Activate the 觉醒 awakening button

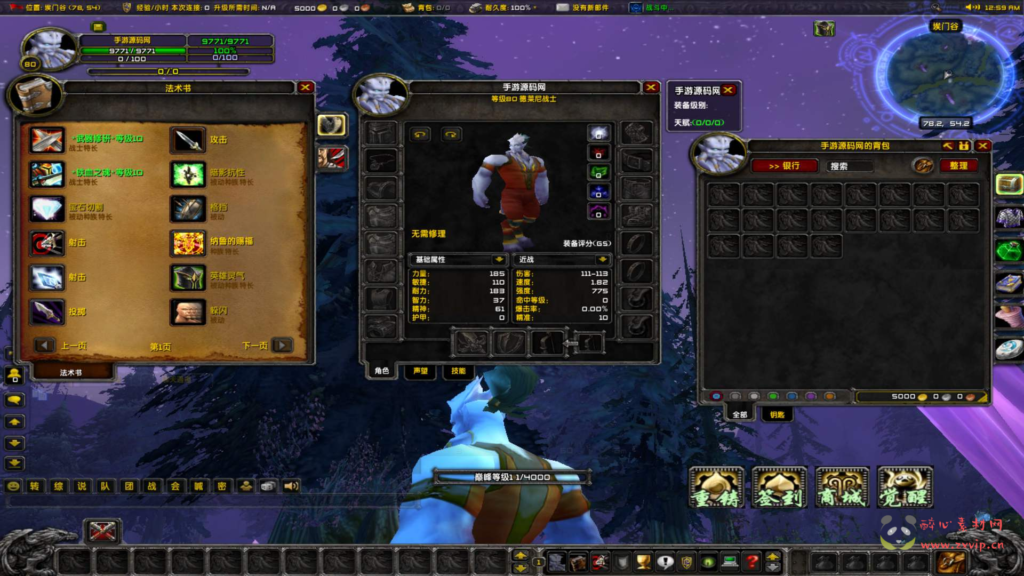[905, 486]
